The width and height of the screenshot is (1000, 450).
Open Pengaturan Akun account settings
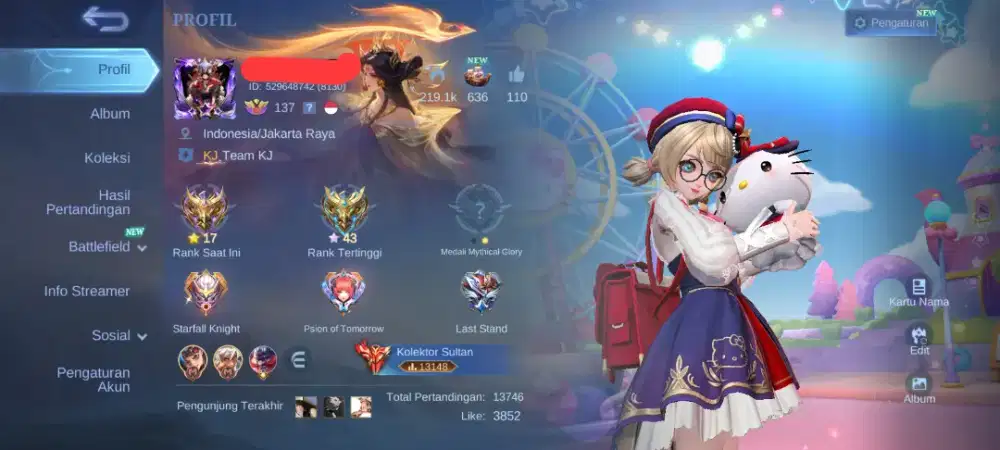[93, 379]
